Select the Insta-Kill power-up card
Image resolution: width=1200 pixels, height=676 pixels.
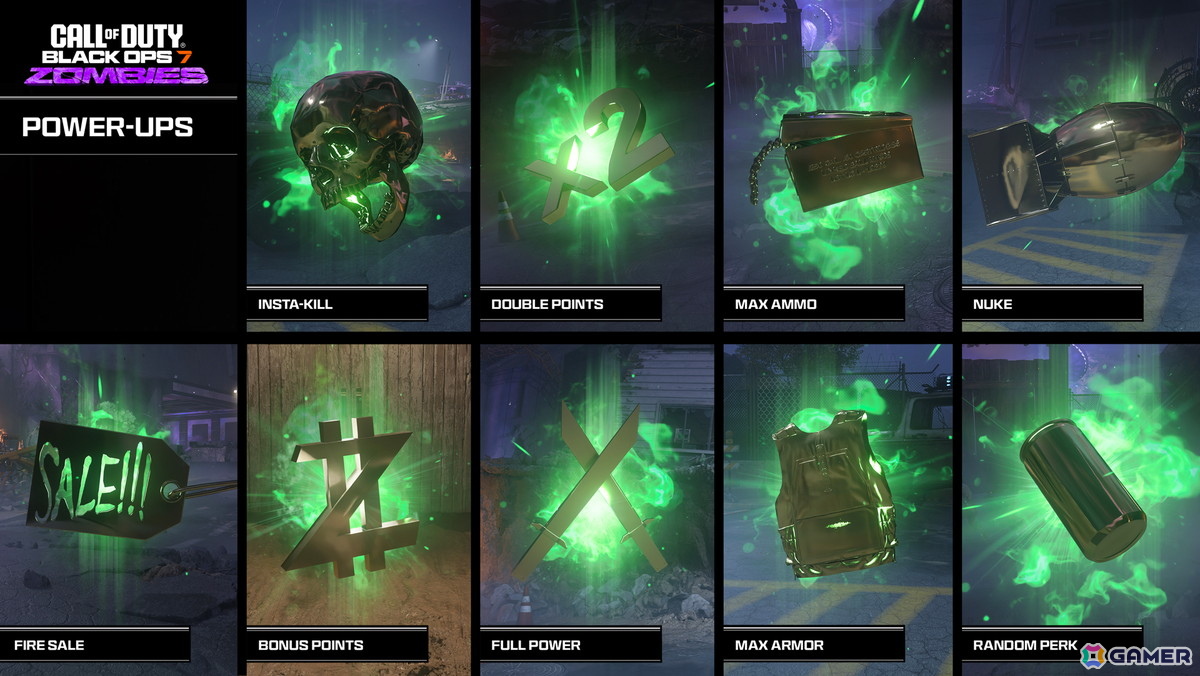point(358,165)
